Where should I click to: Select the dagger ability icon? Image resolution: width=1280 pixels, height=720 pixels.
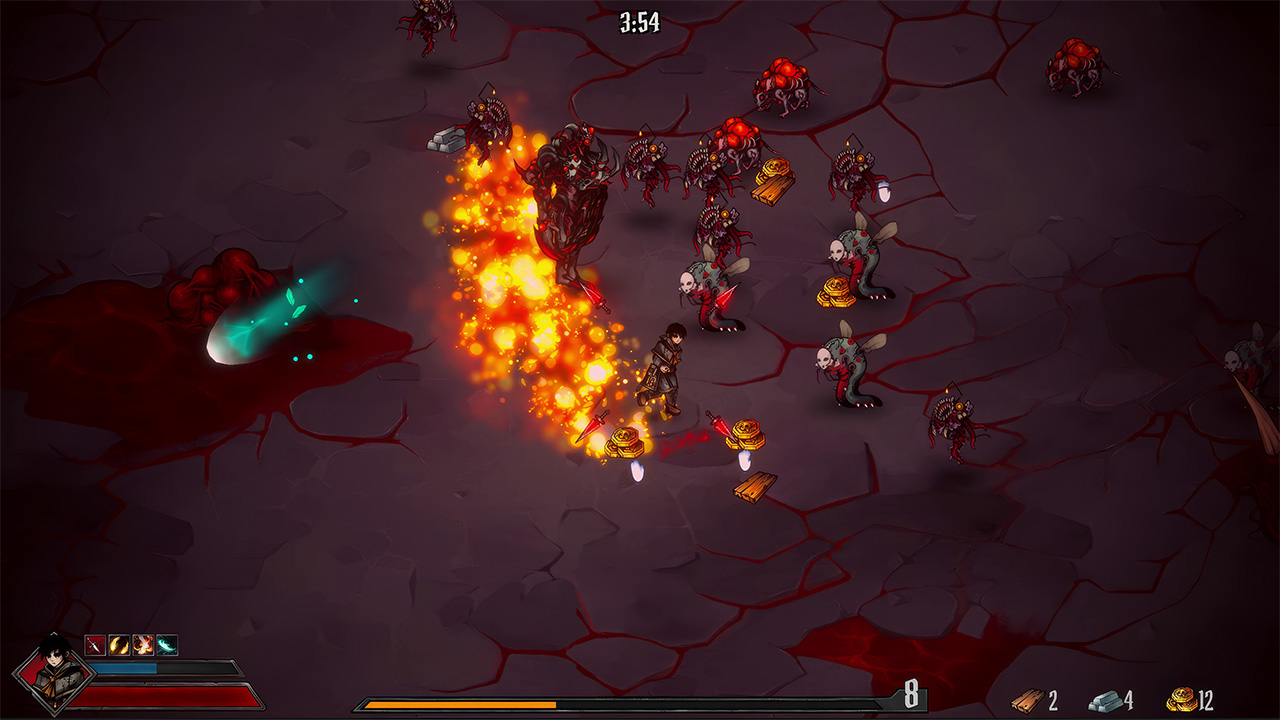point(95,644)
